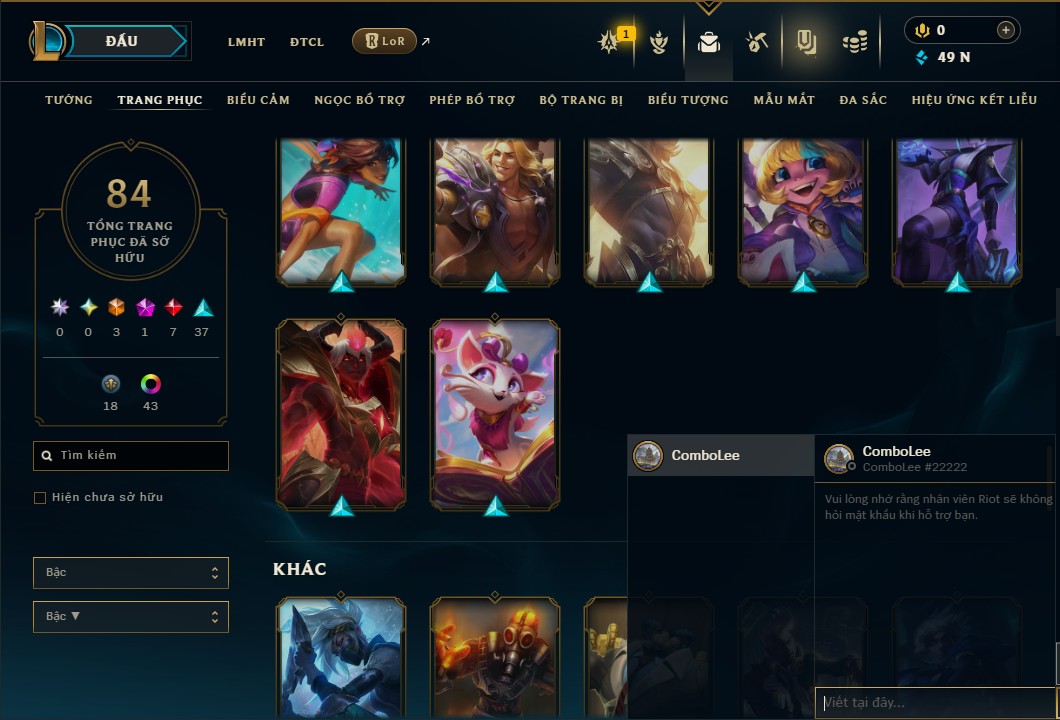Click the plus button to buy RP
1060x720 pixels.
1006,30
